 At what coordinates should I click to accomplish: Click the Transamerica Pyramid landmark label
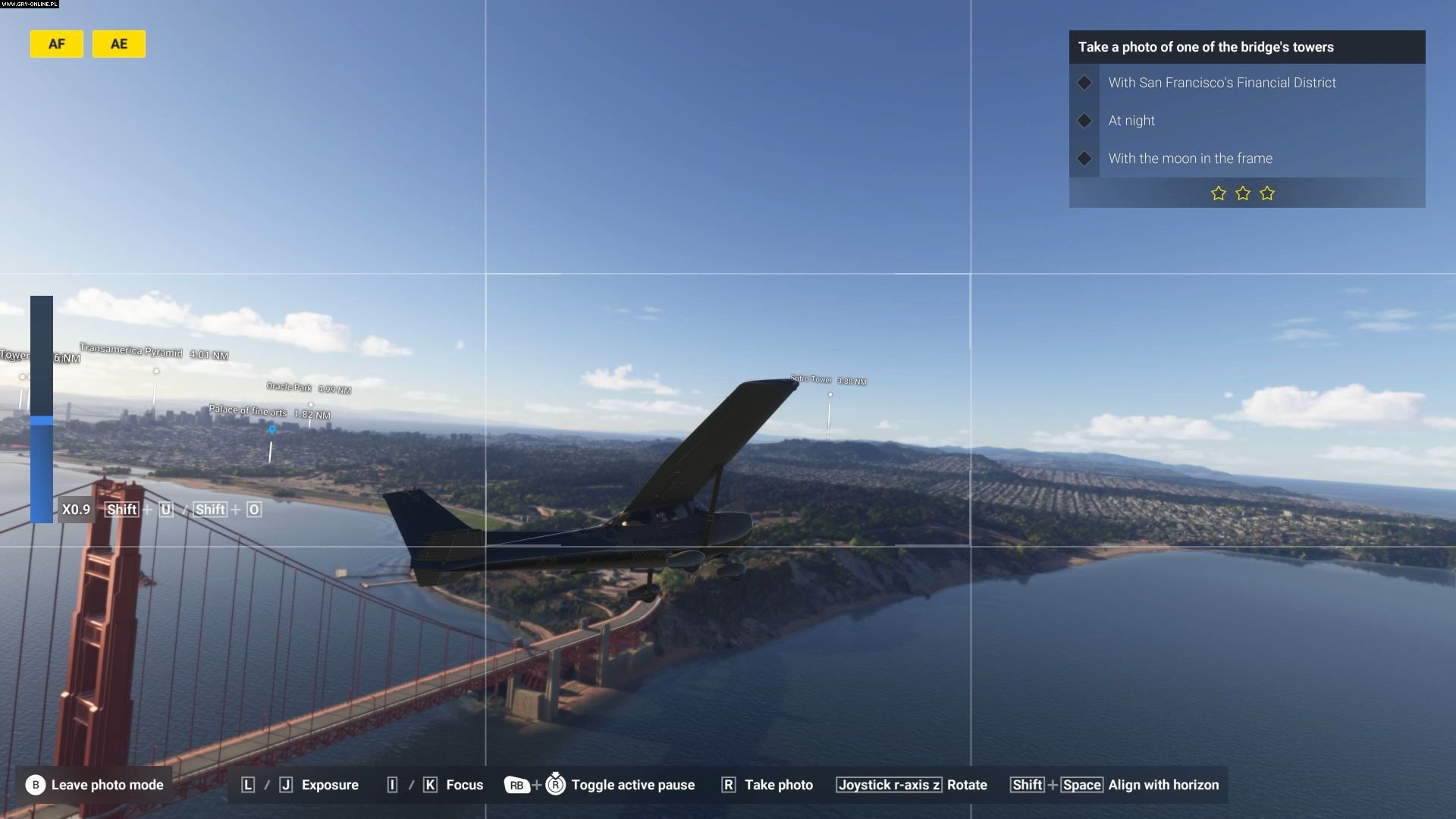[131, 351]
